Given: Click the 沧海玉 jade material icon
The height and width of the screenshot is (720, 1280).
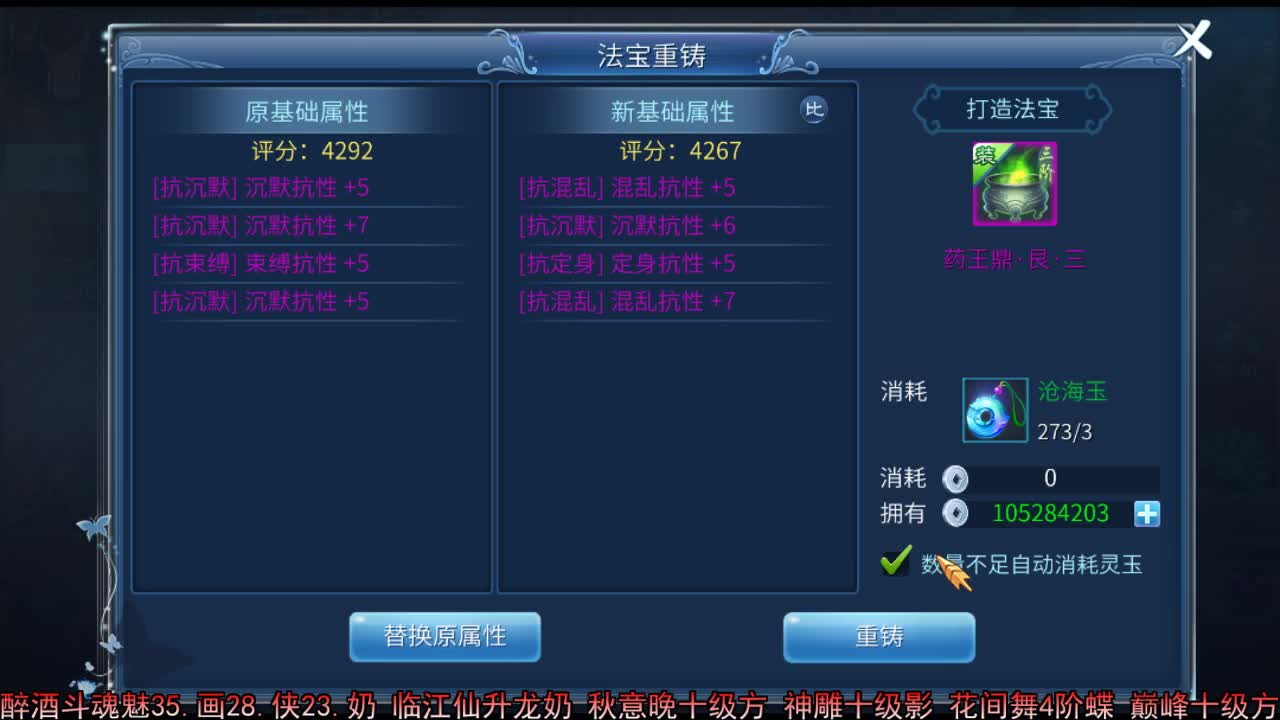Looking at the screenshot, I should (x=993, y=411).
